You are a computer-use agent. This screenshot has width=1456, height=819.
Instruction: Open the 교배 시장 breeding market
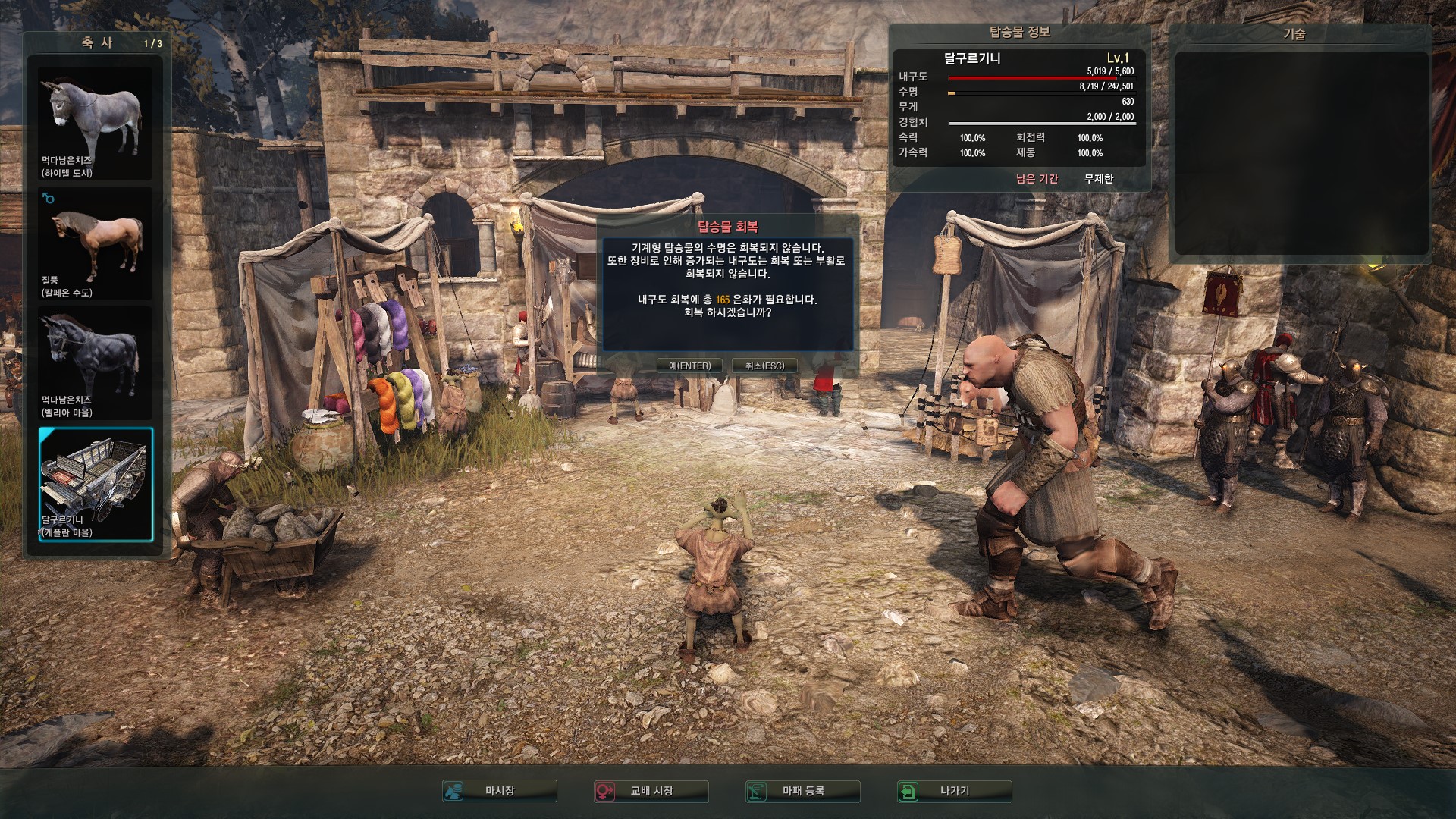(651, 791)
